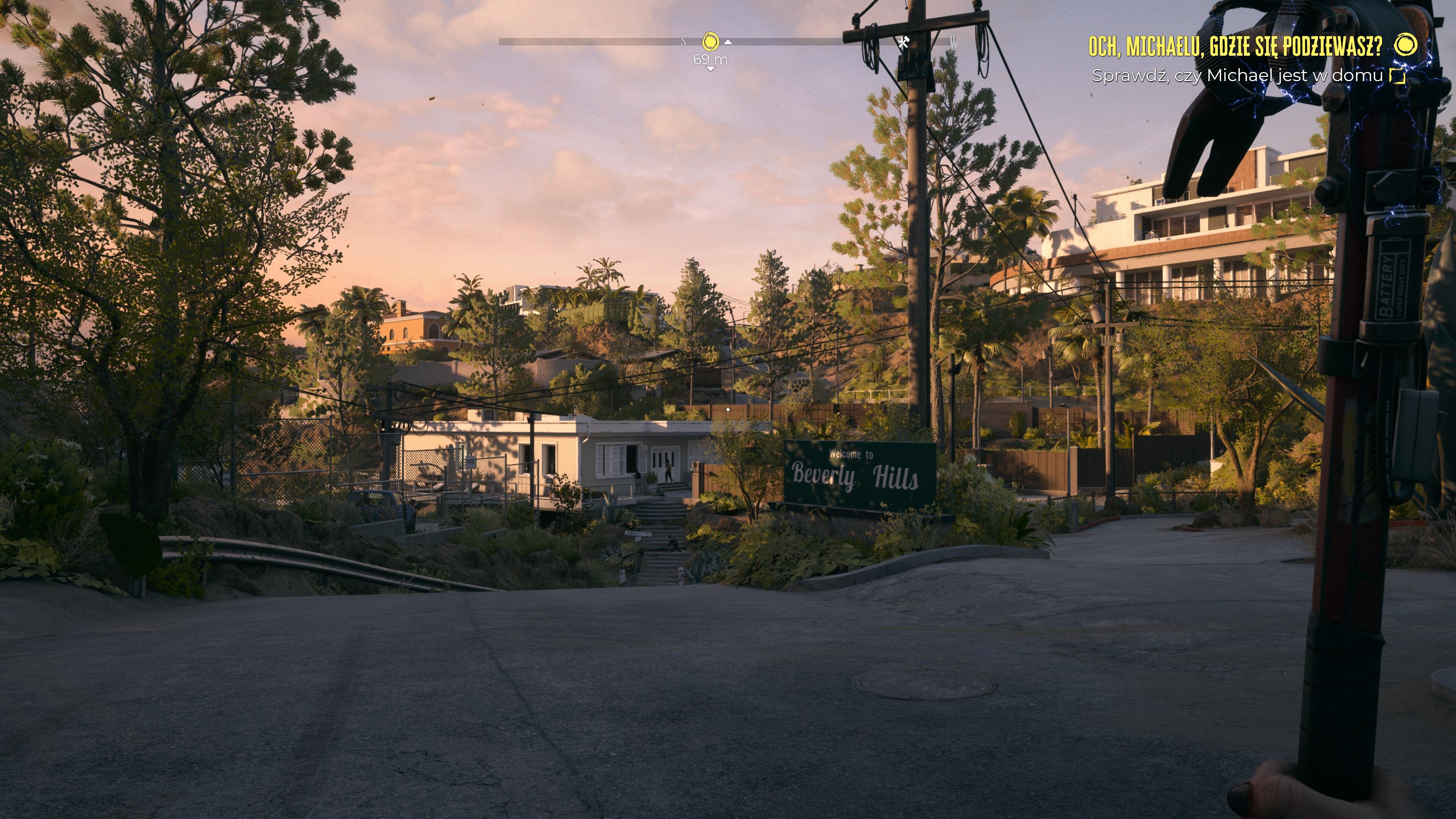The height and width of the screenshot is (819, 1456).
Task: Click the objective 'Sprawdź, czy Michael jest w domu'
Action: pyautogui.click(x=1237, y=76)
